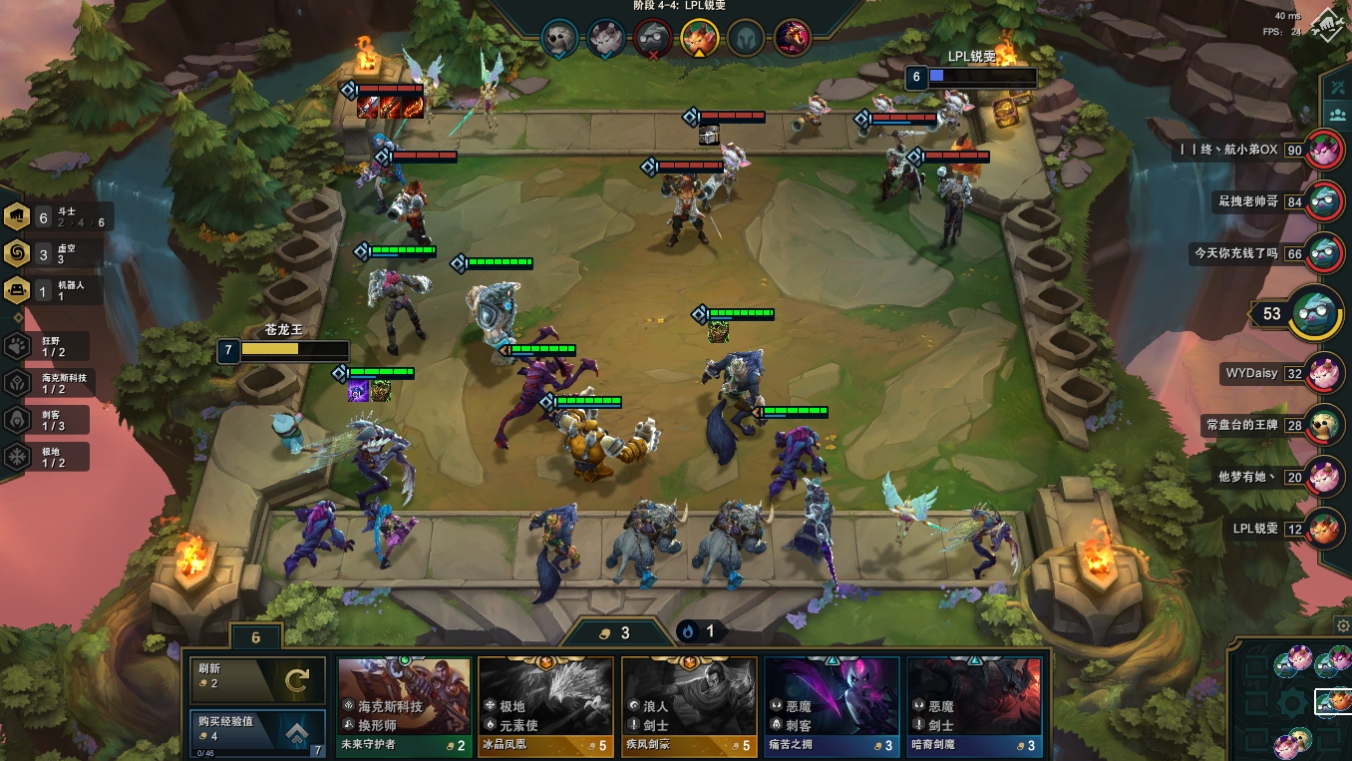
Task: Buy experience with the 购买经验值 button
Action: click(x=258, y=733)
